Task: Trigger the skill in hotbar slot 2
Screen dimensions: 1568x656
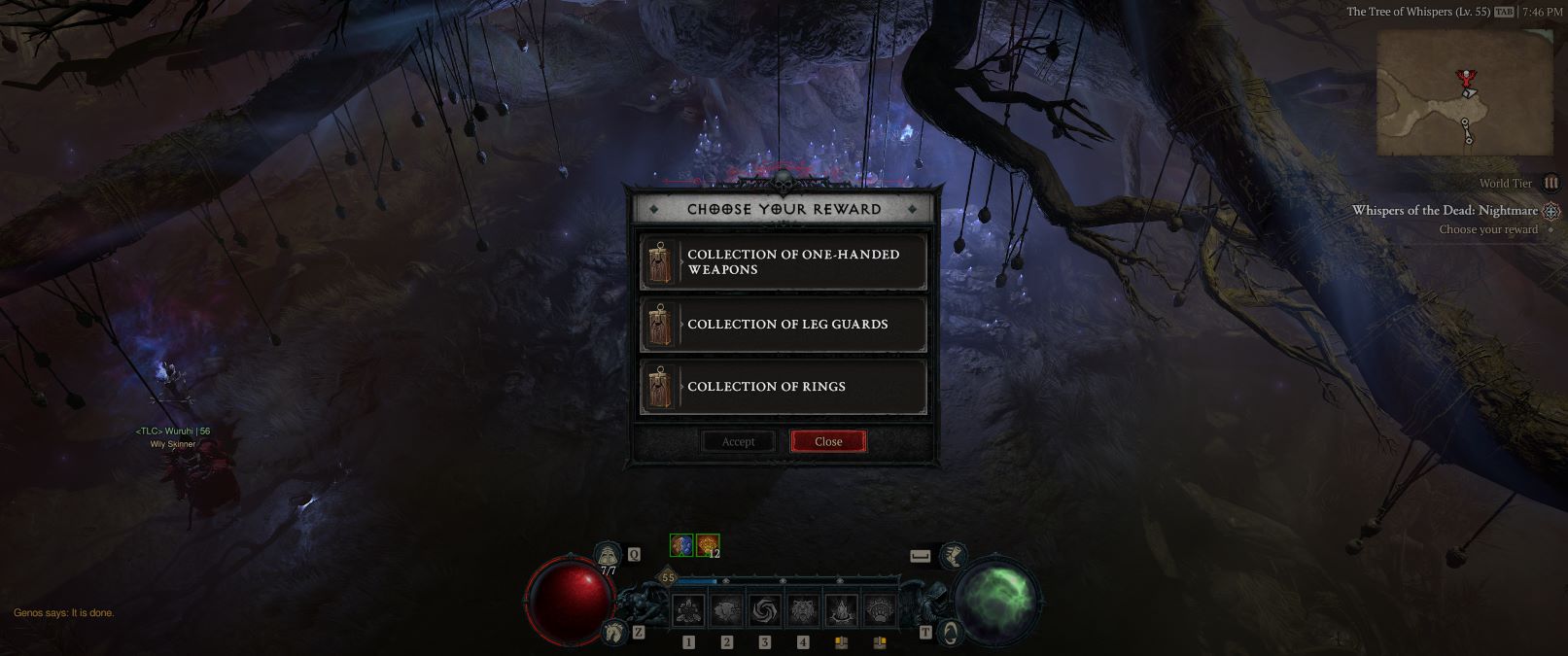Action: click(x=726, y=610)
